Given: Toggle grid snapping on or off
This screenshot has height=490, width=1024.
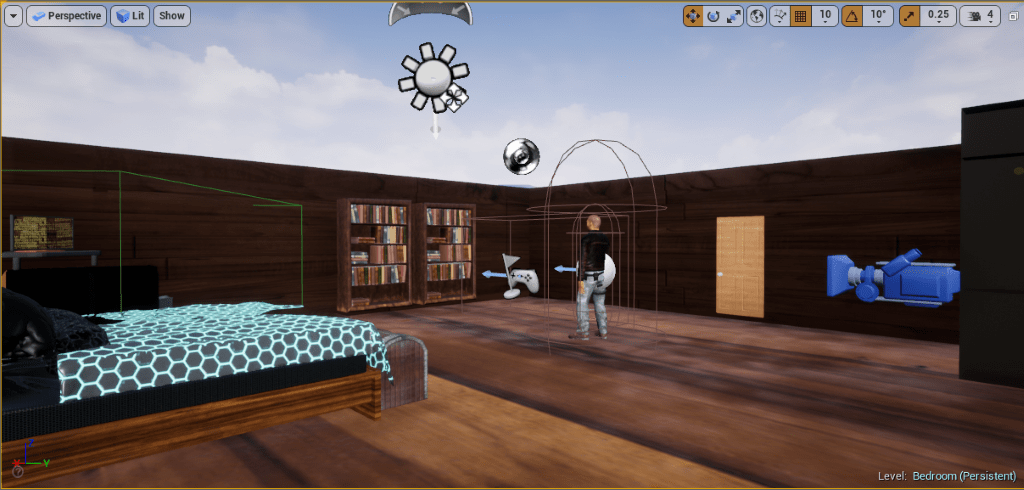Looking at the screenshot, I should pyautogui.click(x=800, y=16).
